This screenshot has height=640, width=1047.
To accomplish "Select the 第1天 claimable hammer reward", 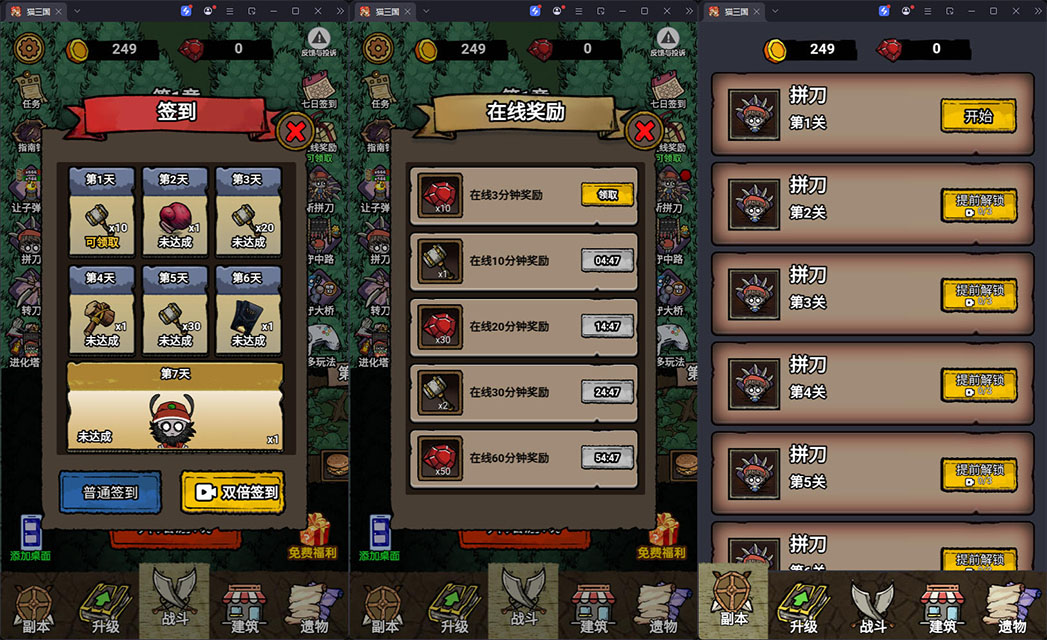I will 101,211.
